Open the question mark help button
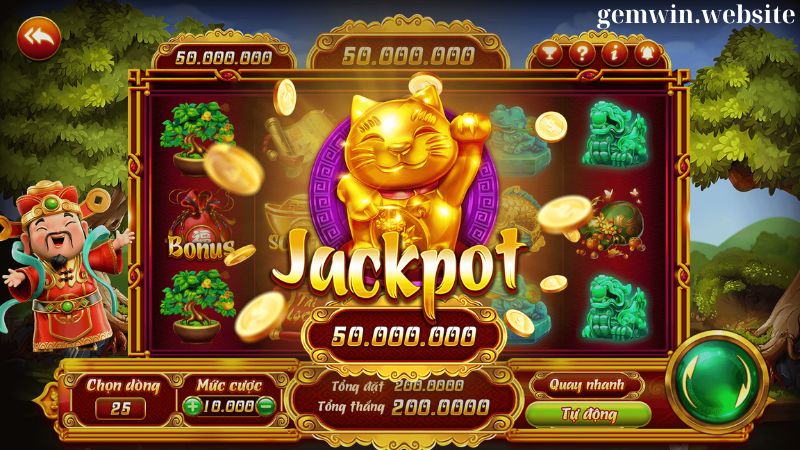The image size is (800, 450). (x=580, y=53)
